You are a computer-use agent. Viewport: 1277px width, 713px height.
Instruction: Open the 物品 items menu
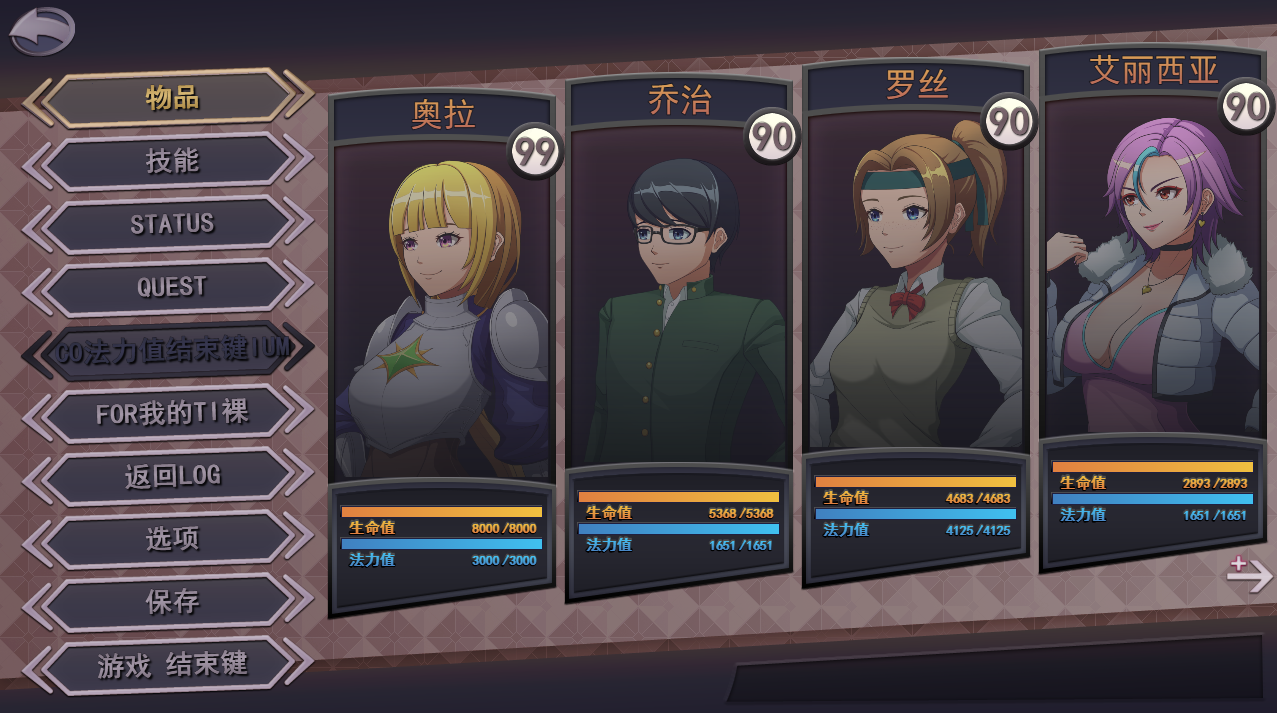point(171,98)
